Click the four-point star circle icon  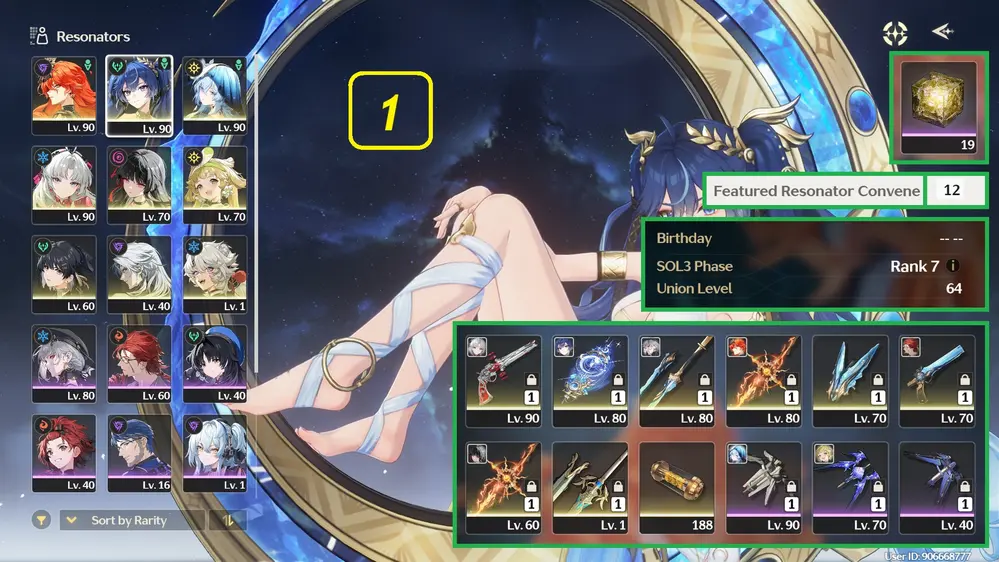[895, 33]
